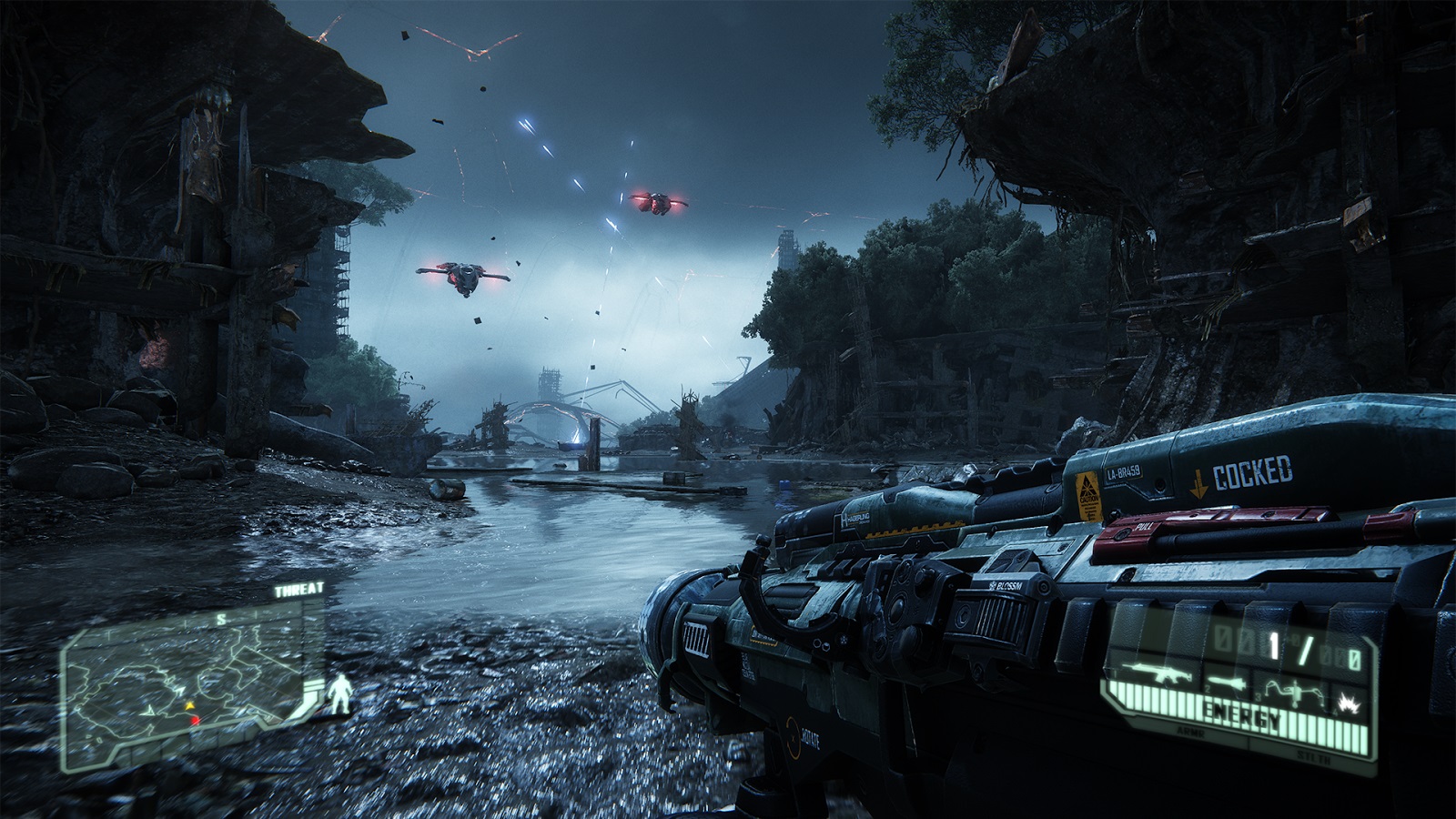1456x819 pixels.
Task: Activate the STLTH stealth mode label
Action: click(1313, 756)
